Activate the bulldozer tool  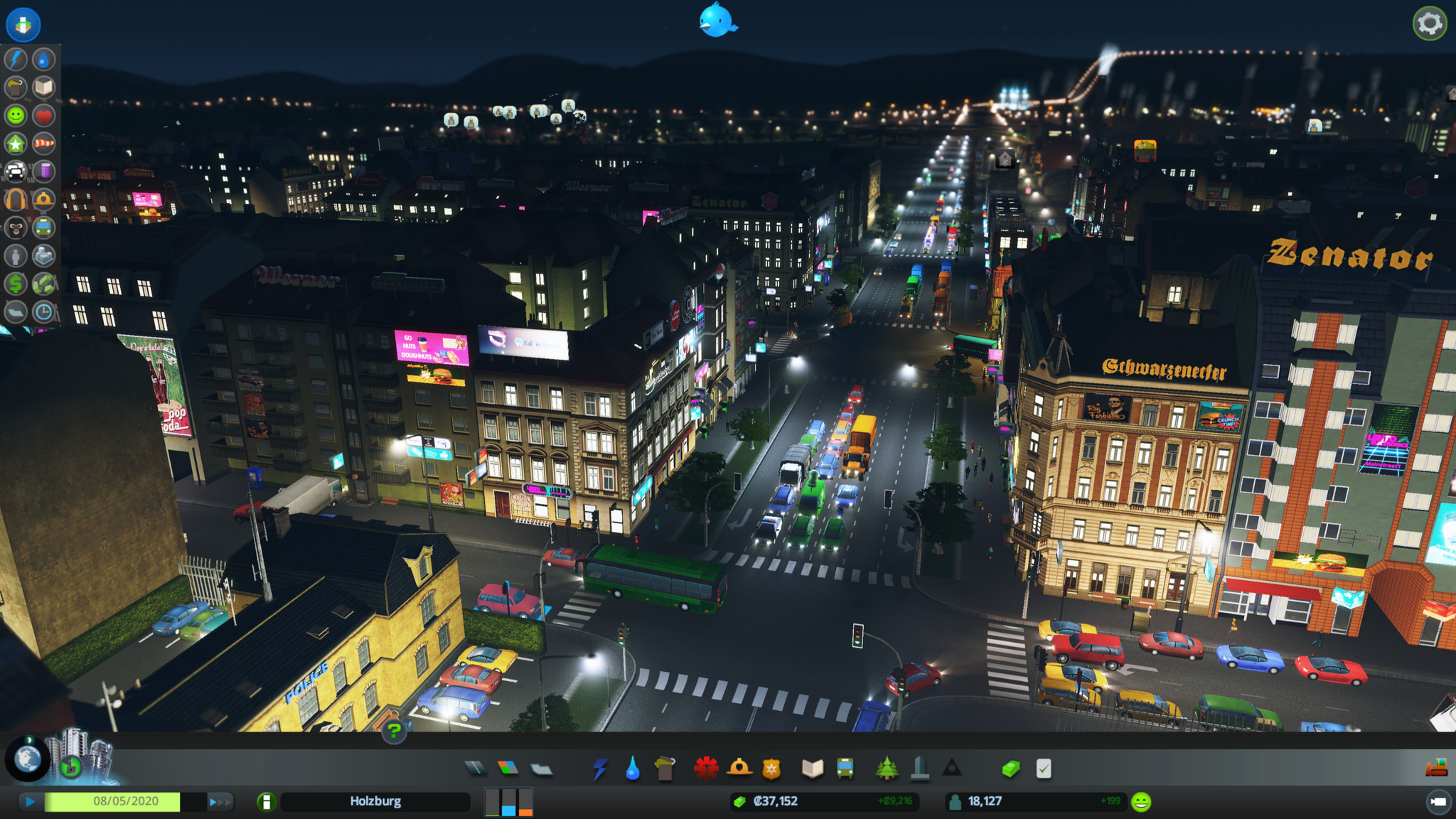[1437, 768]
